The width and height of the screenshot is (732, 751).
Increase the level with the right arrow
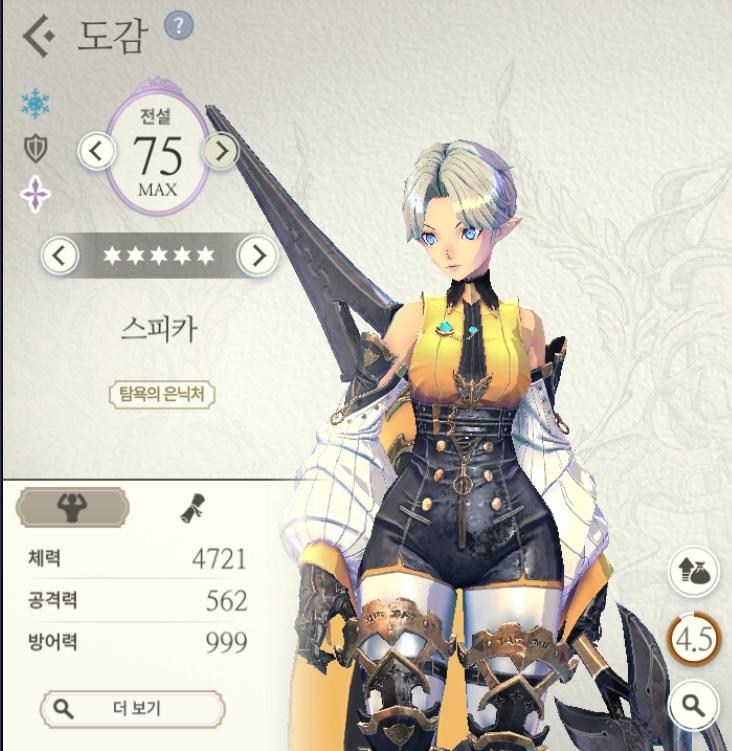pyautogui.click(x=221, y=151)
